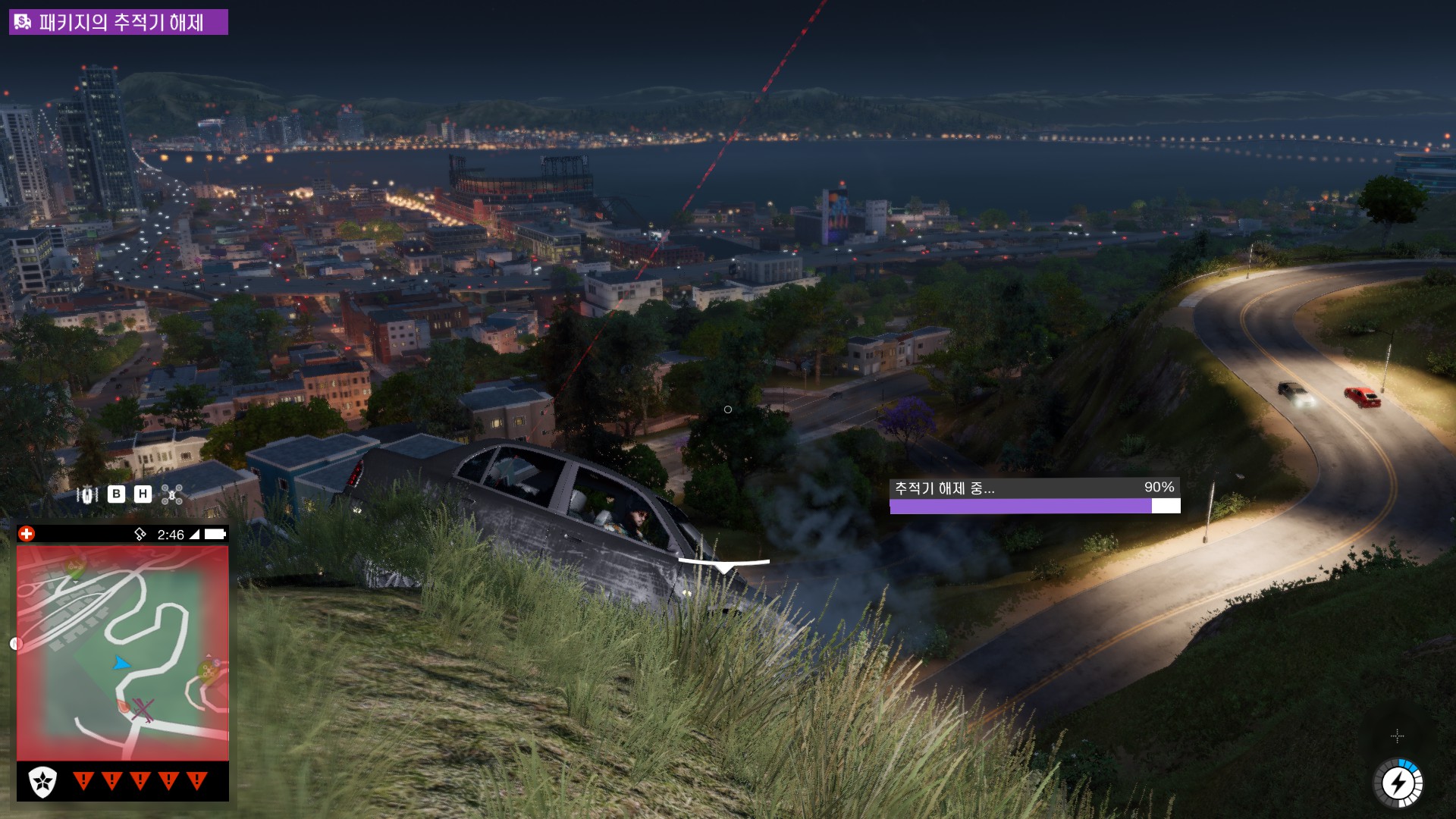Select the quadcopter drone gadget icon
1456x819 pixels.
coord(172,495)
